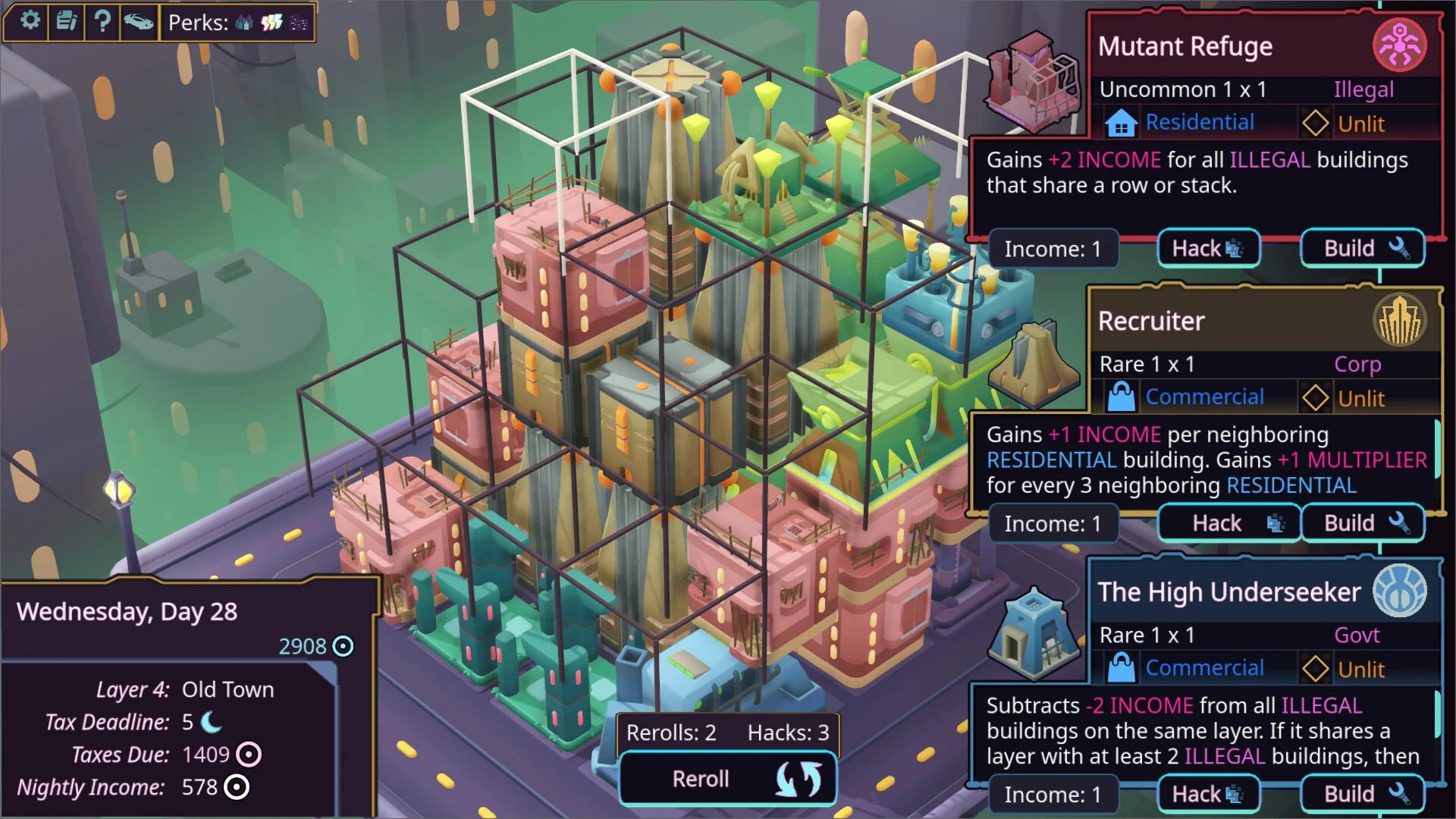Viewport: 1456px width, 819px height.
Task: Open the gear settings menu
Action: (30, 20)
